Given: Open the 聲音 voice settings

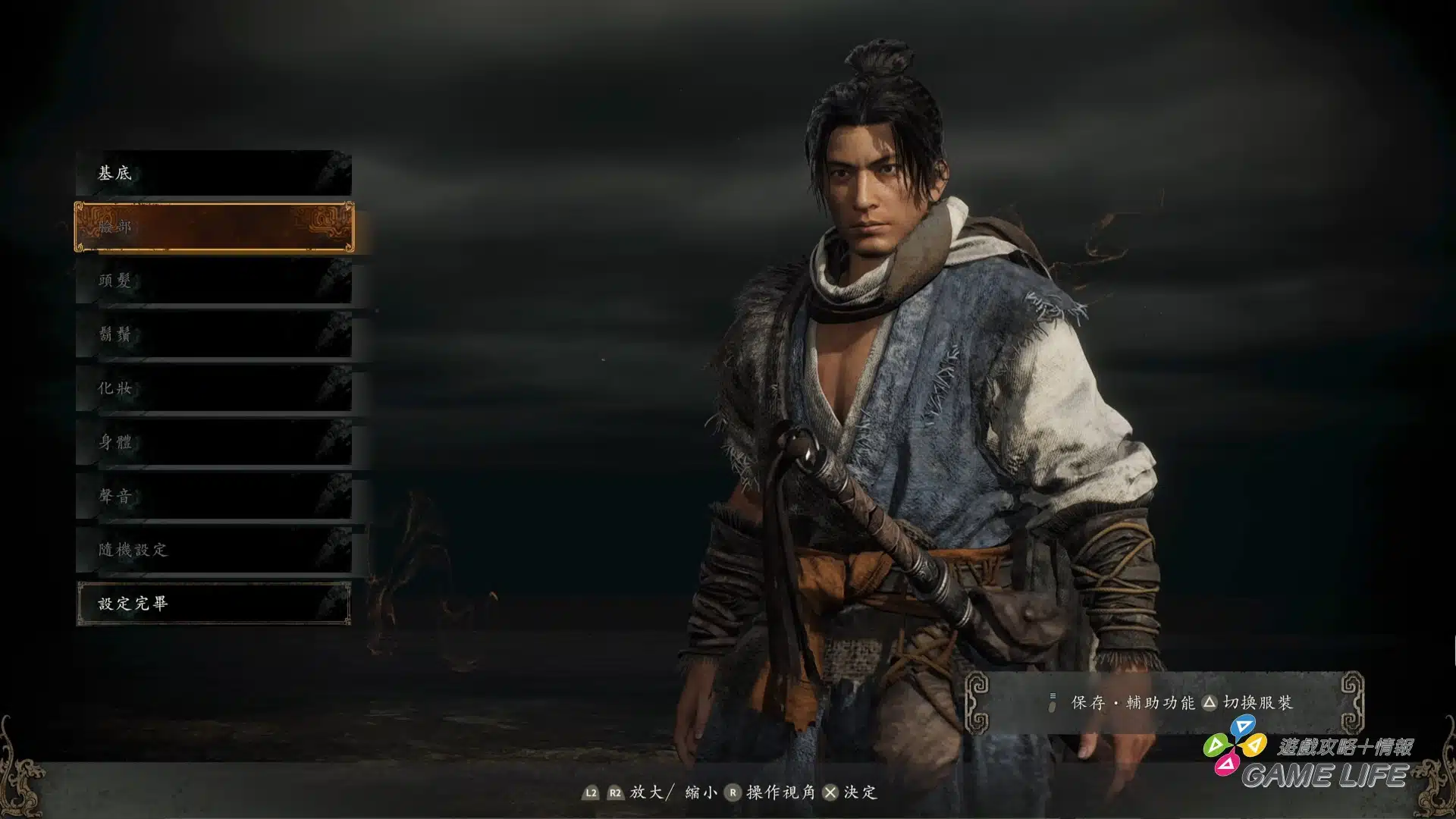Looking at the screenshot, I should (x=213, y=496).
